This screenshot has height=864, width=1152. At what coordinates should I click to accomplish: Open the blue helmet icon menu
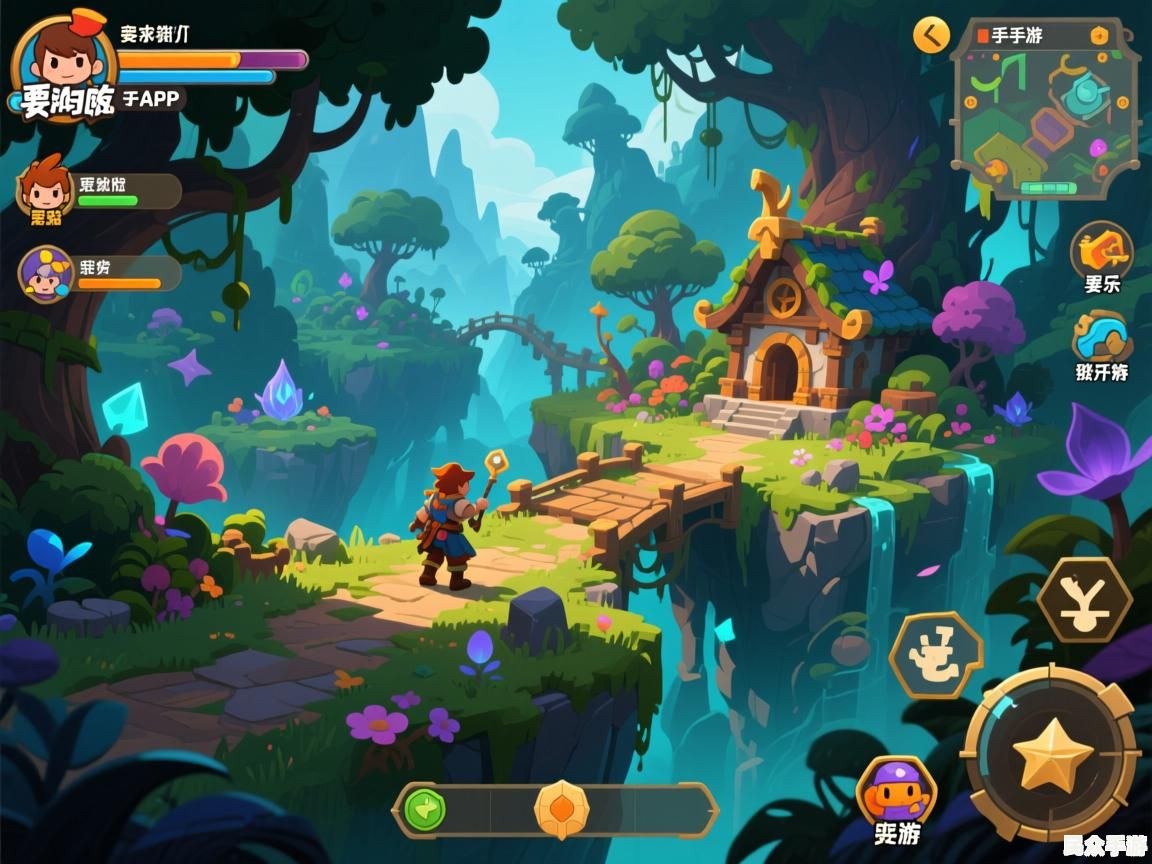pos(1101,337)
